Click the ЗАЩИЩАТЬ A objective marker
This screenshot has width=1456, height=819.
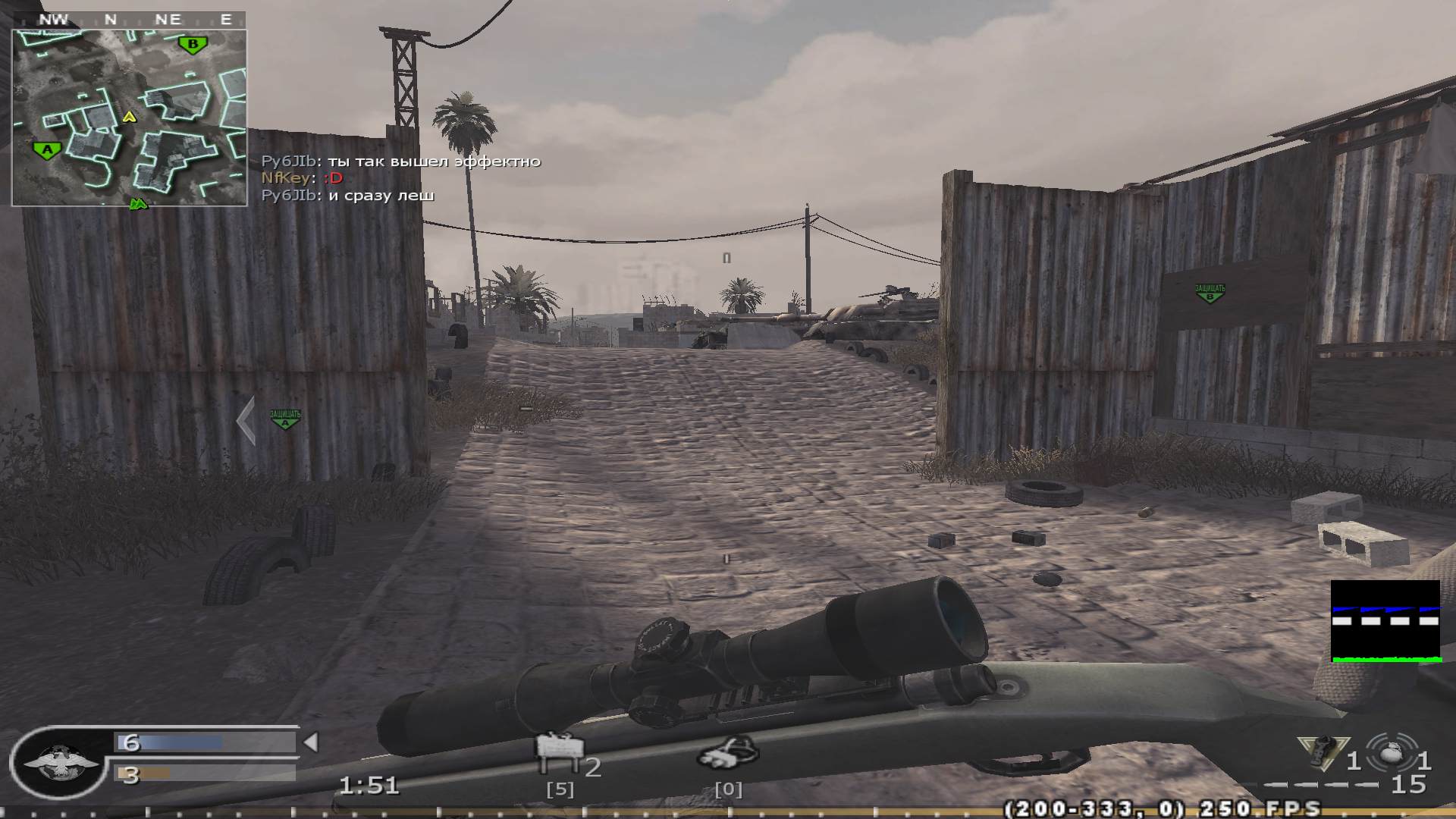tap(284, 417)
